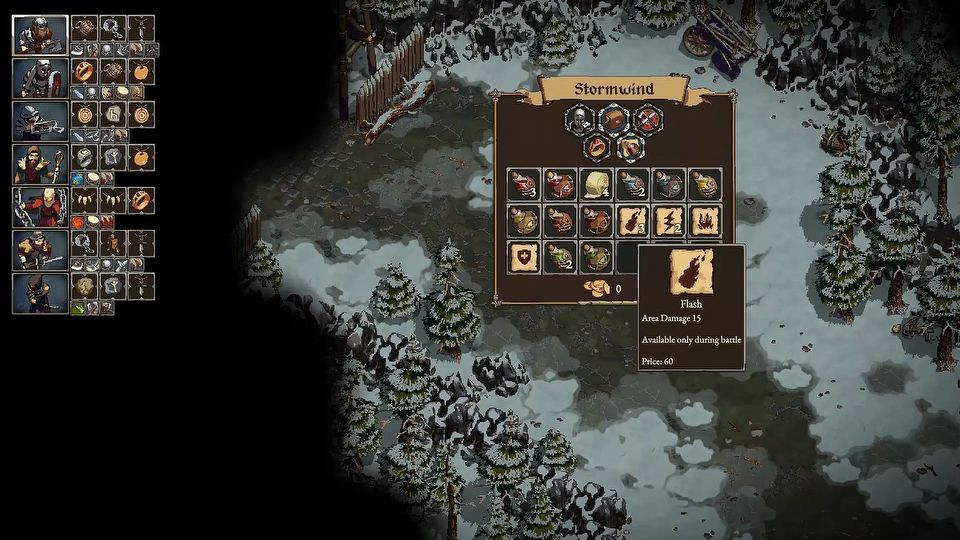Select the bearded axe warrior portrait
Image resolution: width=960 pixels, height=540 pixels.
[40, 35]
